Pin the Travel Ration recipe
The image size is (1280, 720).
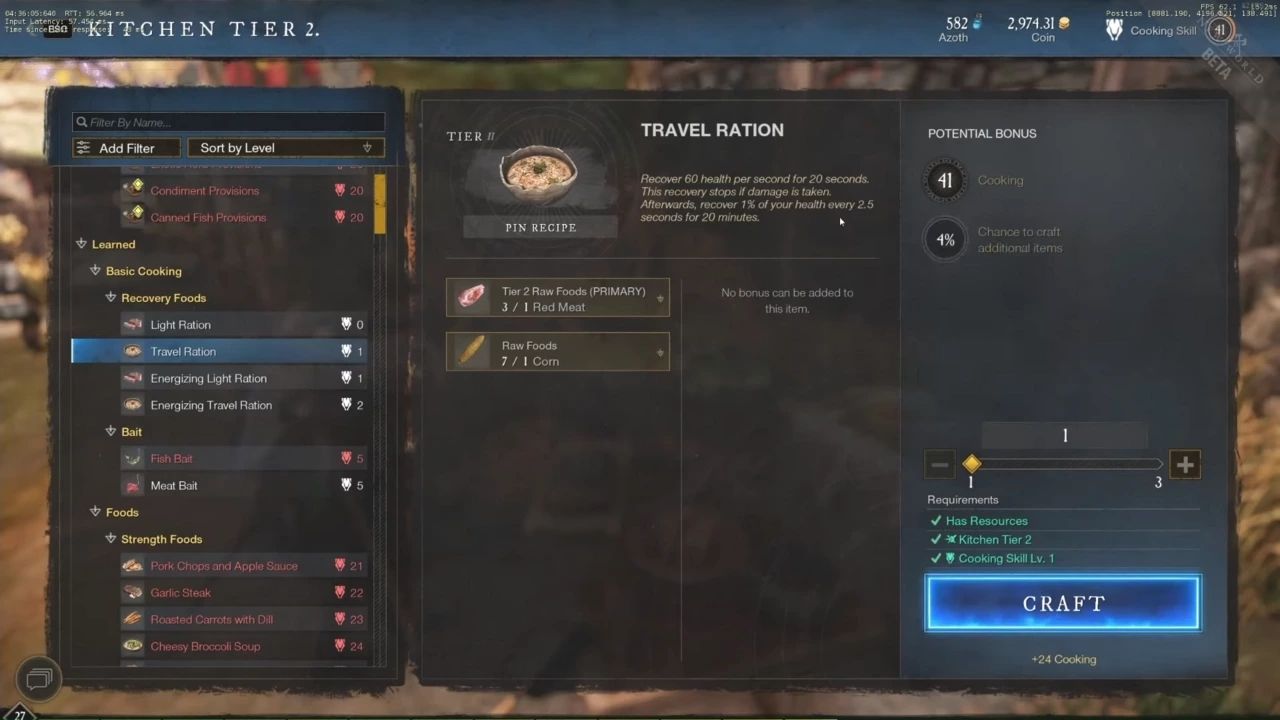[x=541, y=227]
